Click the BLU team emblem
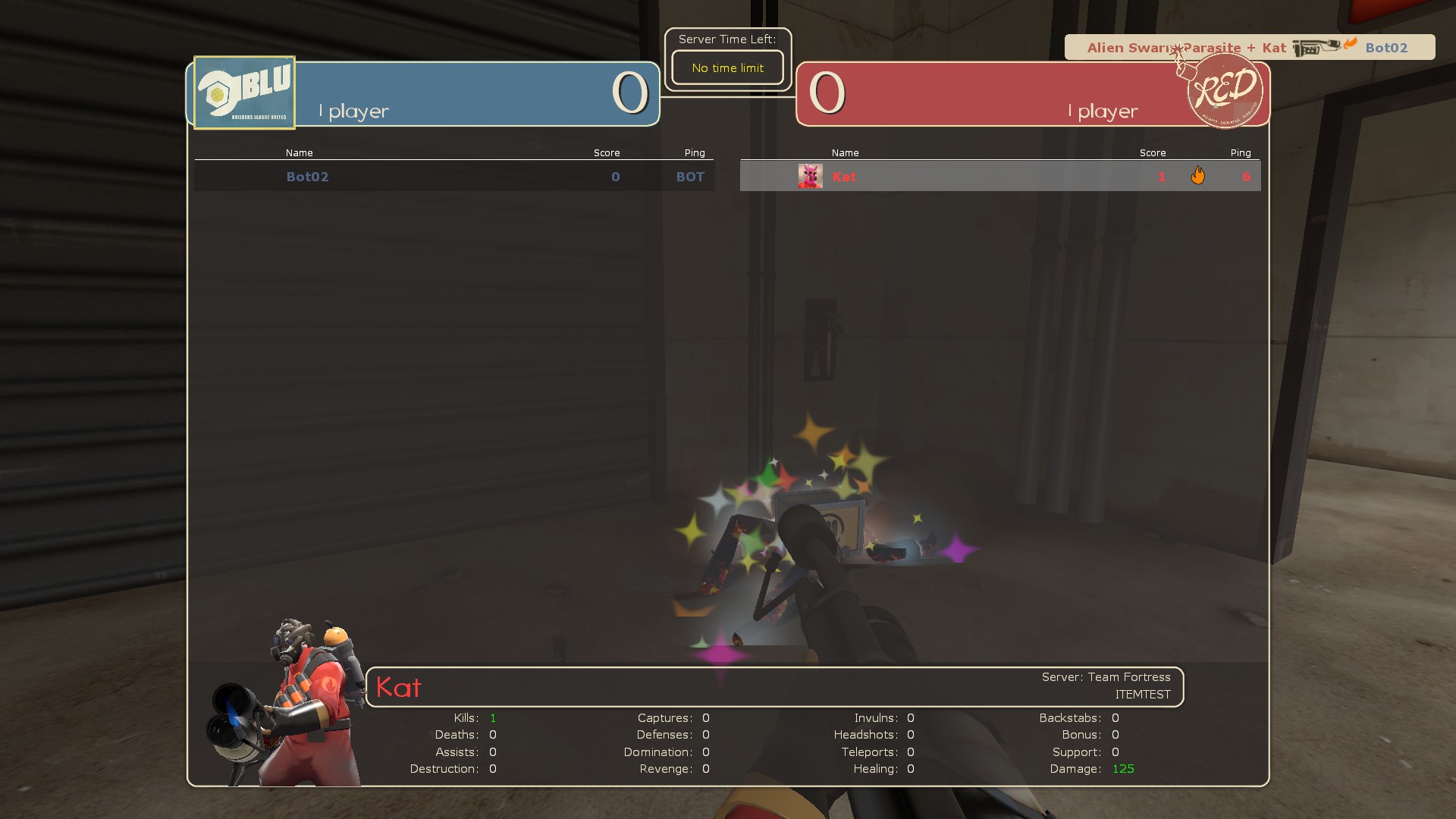The height and width of the screenshot is (819, 1456). [243, 92]
